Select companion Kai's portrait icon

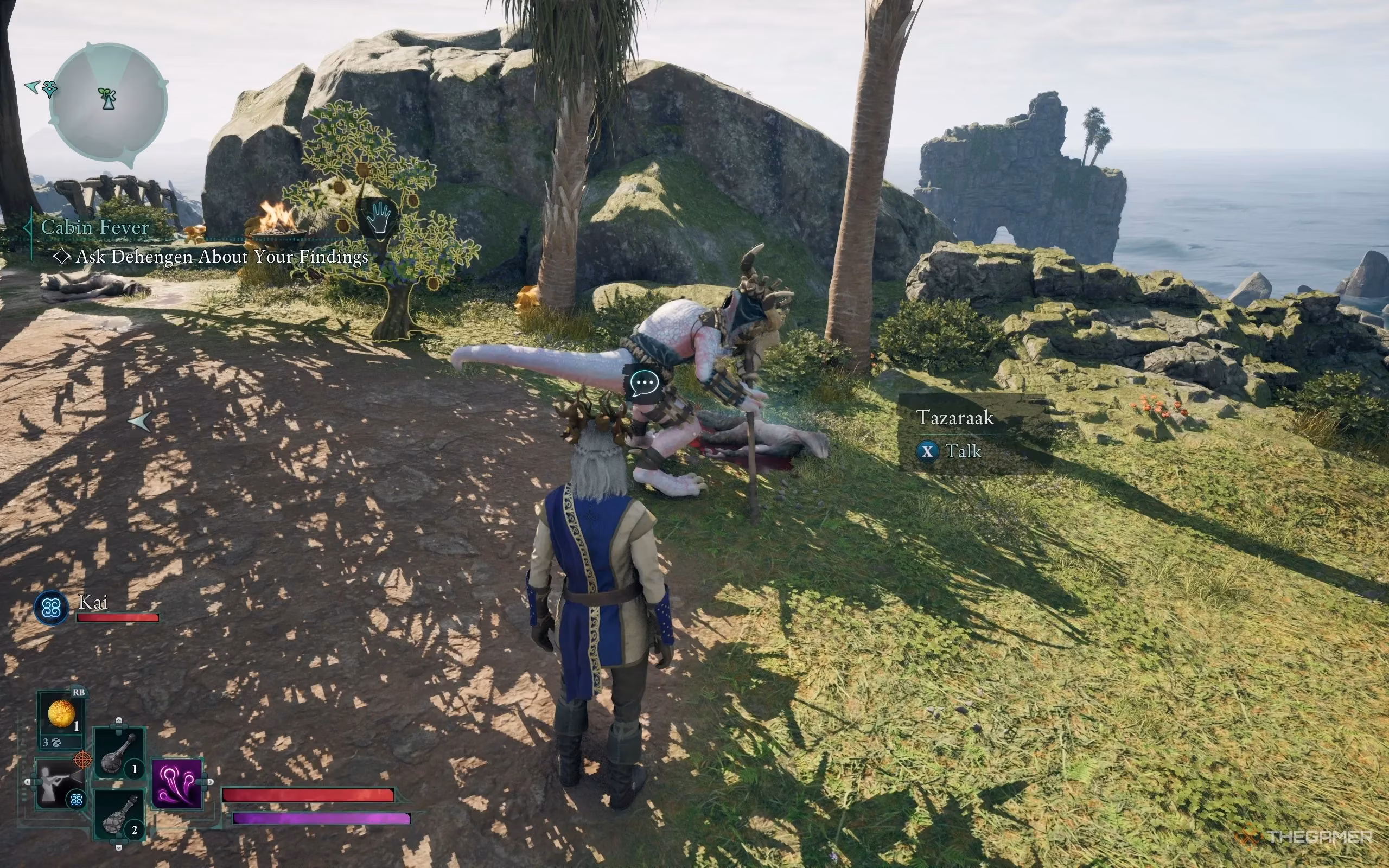(52, 608)
